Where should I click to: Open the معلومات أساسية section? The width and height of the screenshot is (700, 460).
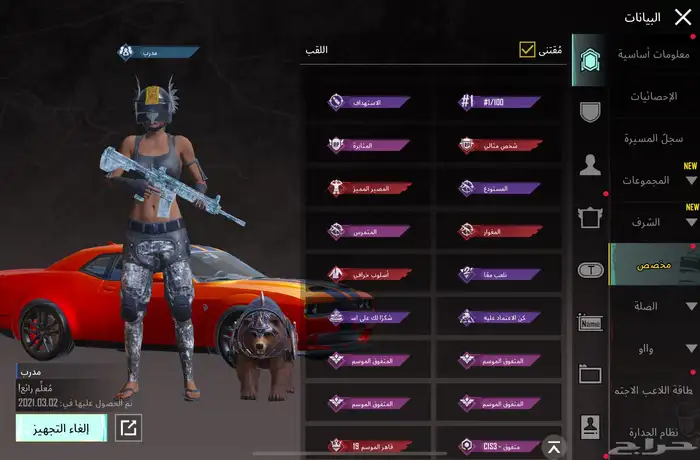pos(655,54)
